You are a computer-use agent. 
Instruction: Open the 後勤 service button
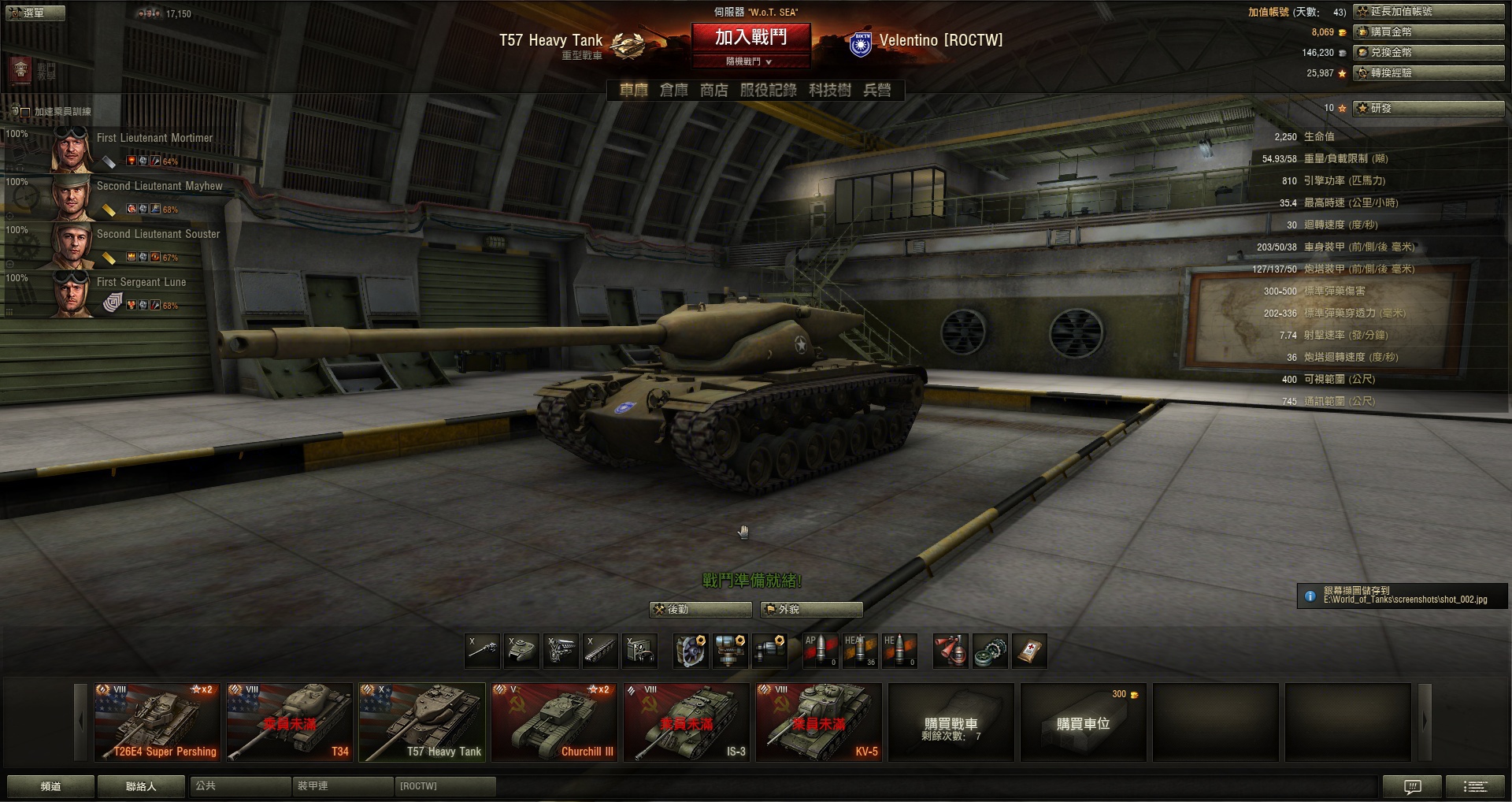(x=700, y=609)
